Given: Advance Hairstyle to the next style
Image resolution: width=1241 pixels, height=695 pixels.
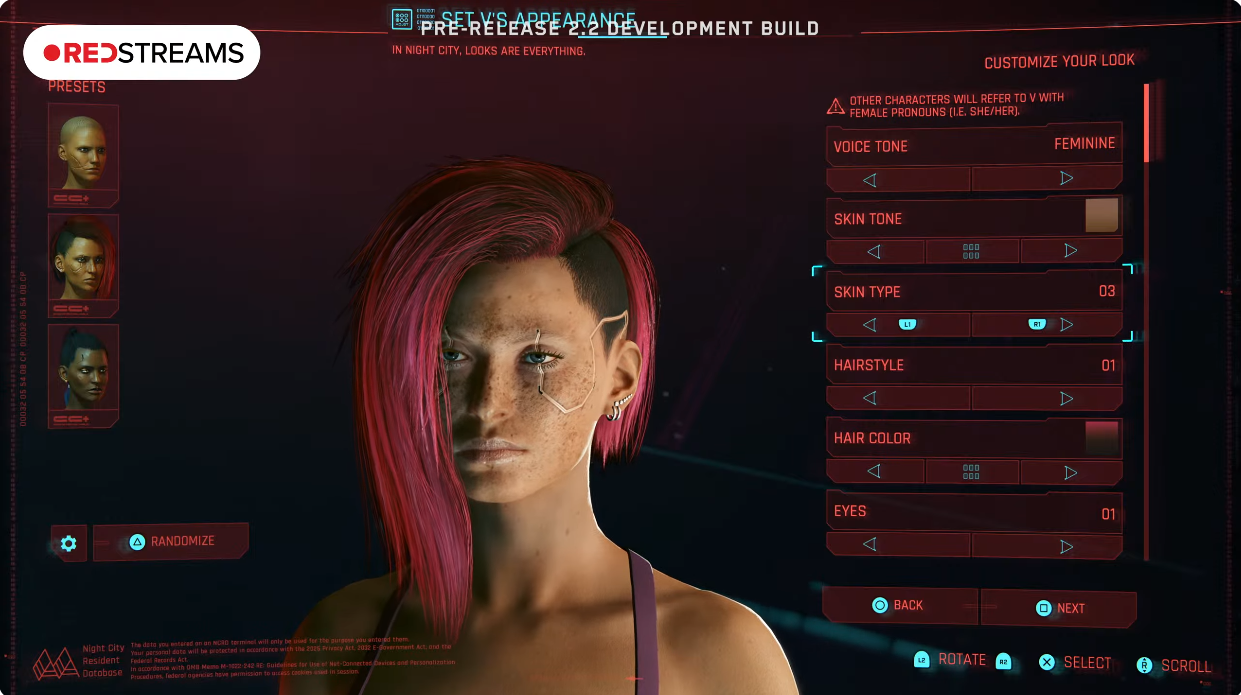Looking at the screenshot, I should 1047,398.
